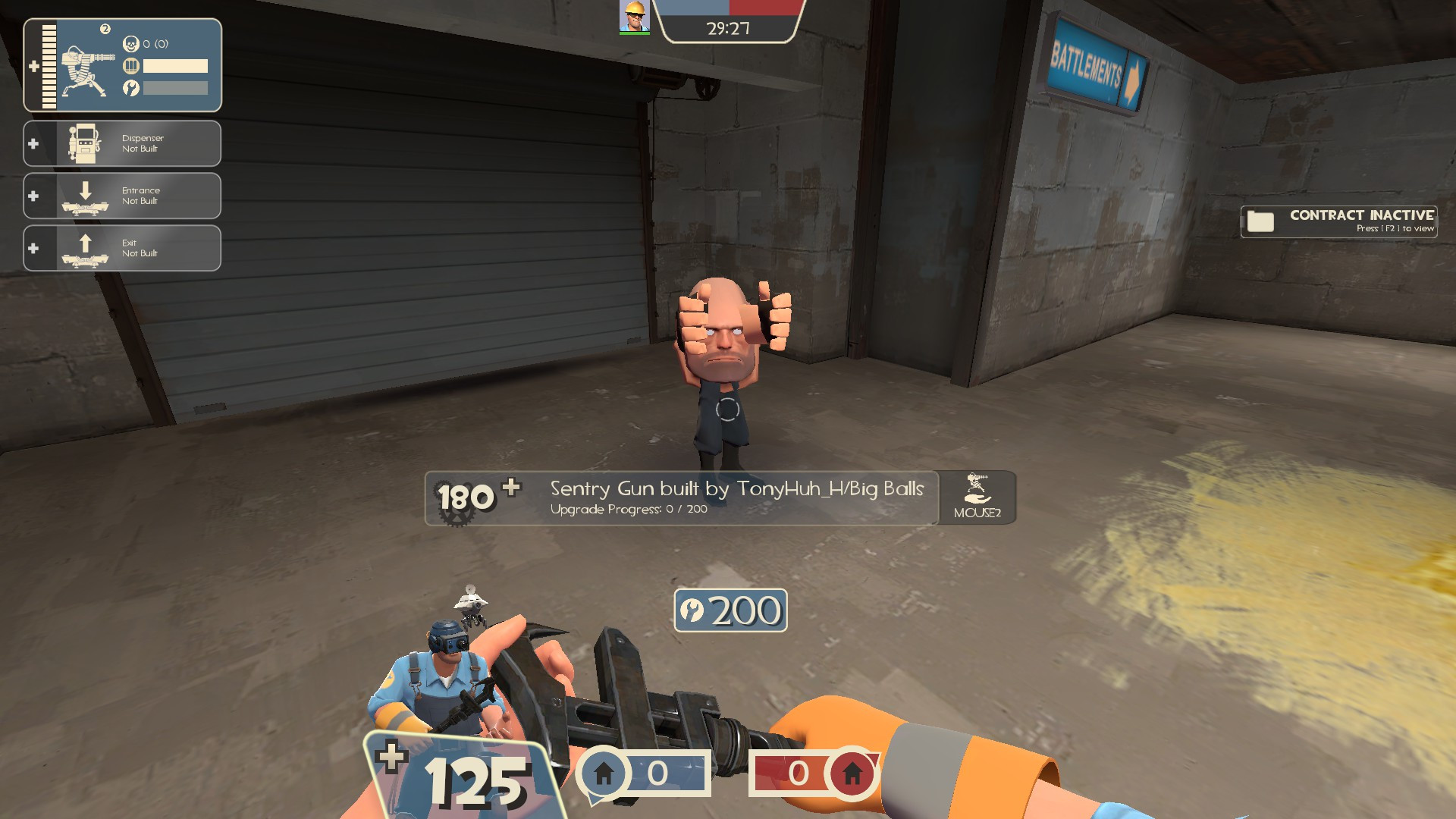Expand the Contract Inactive folder panel

pos(1261,221)
